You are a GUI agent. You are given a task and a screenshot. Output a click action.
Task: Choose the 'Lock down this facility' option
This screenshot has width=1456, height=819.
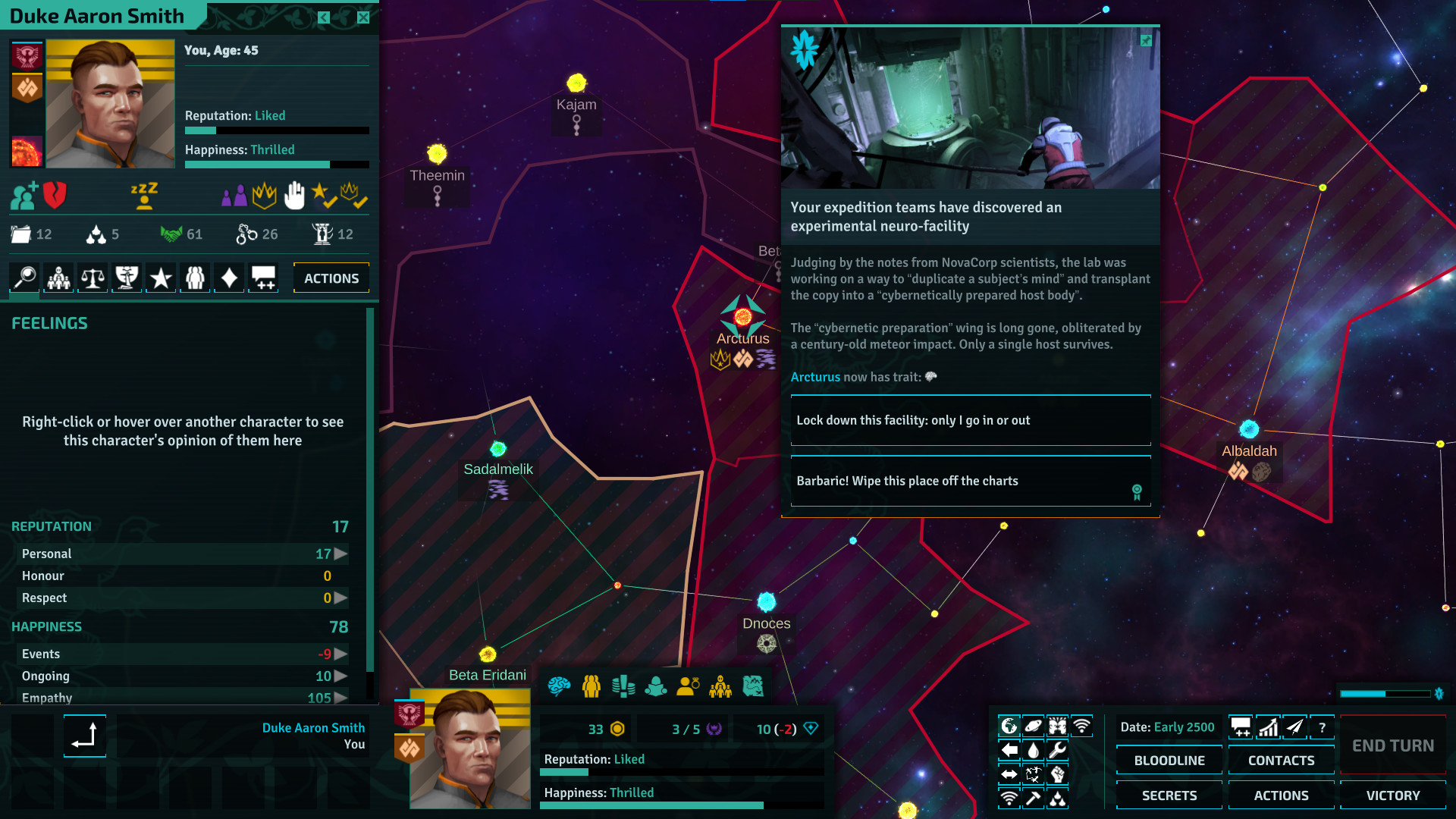970,420
